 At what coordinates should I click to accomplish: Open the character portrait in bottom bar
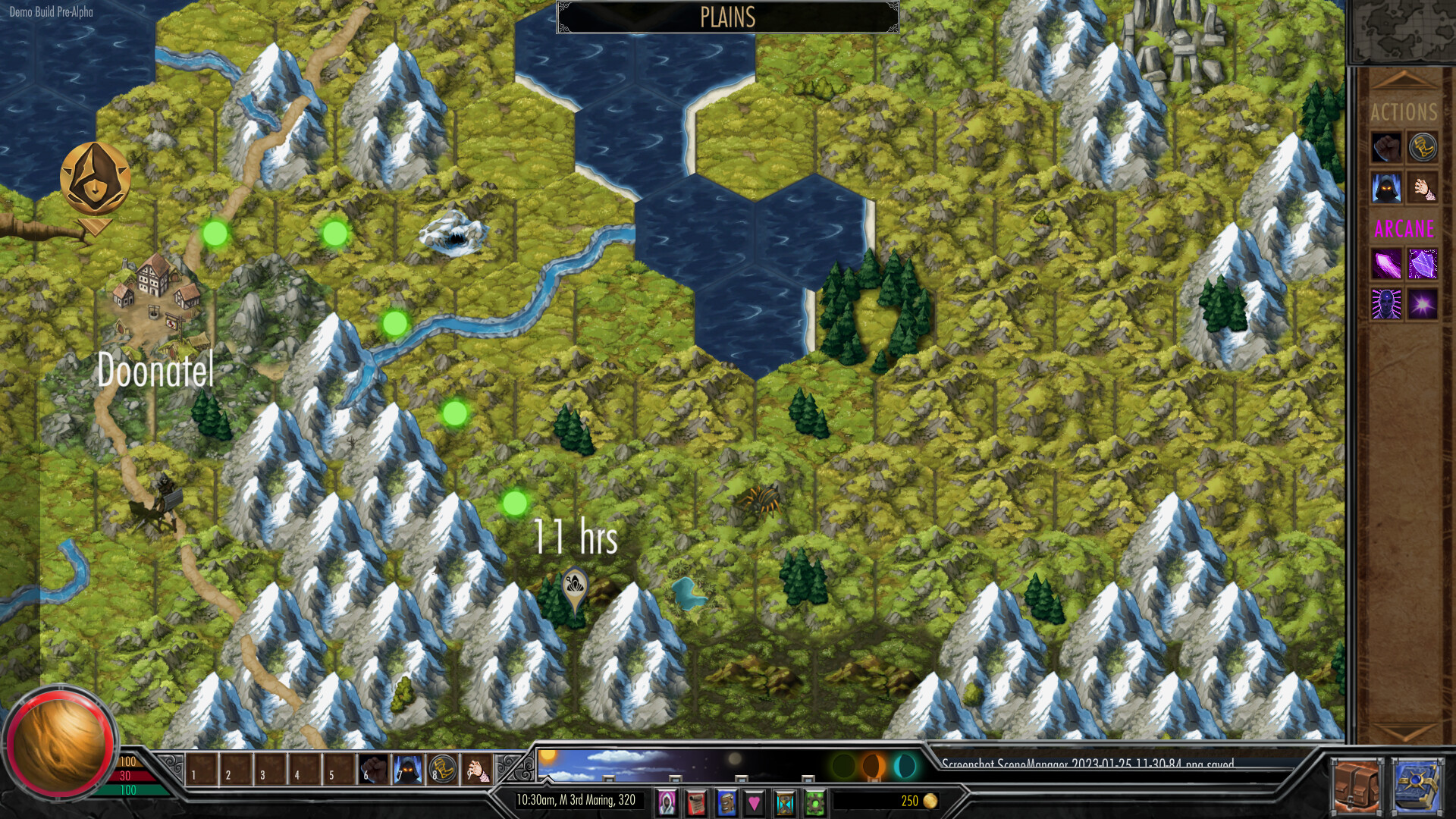pos(667,802)
